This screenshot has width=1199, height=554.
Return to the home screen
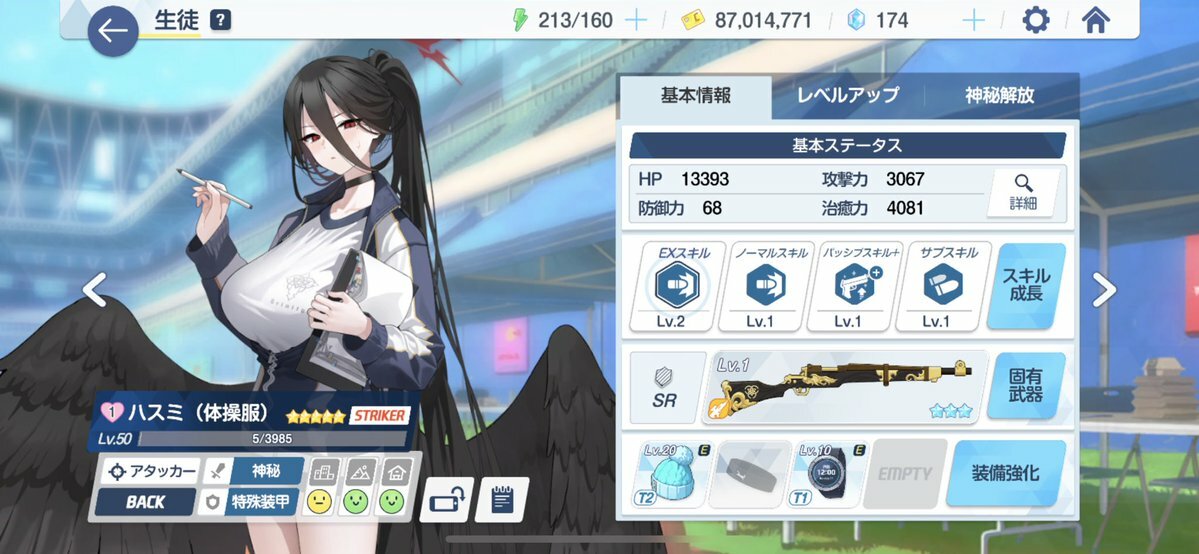(1097, 20)
